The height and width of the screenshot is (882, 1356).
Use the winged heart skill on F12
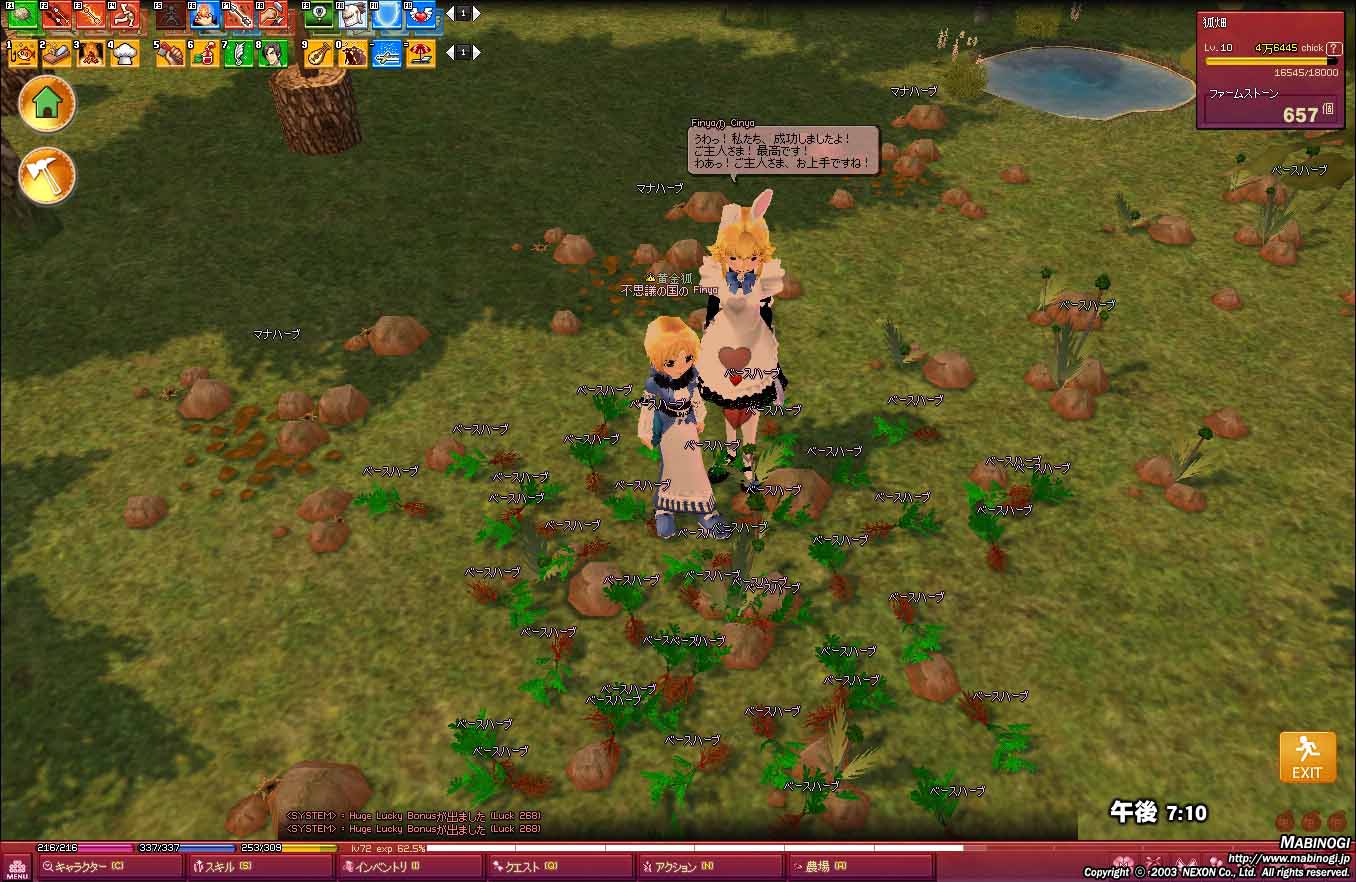[421, 15]
